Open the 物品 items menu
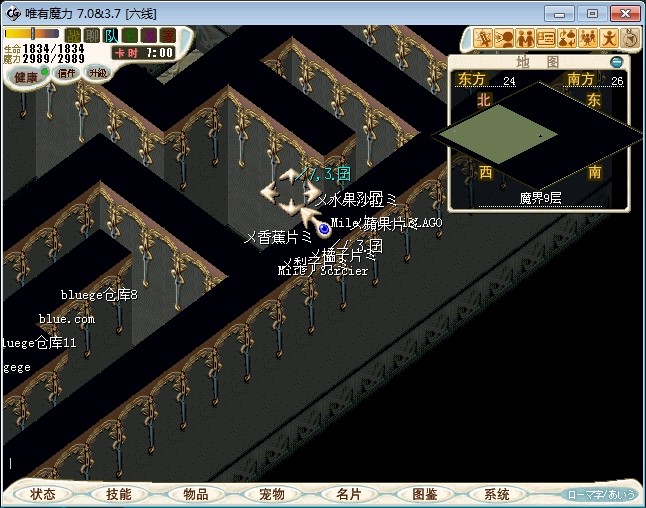Screen dimensions: 646x508 [195, 494]
